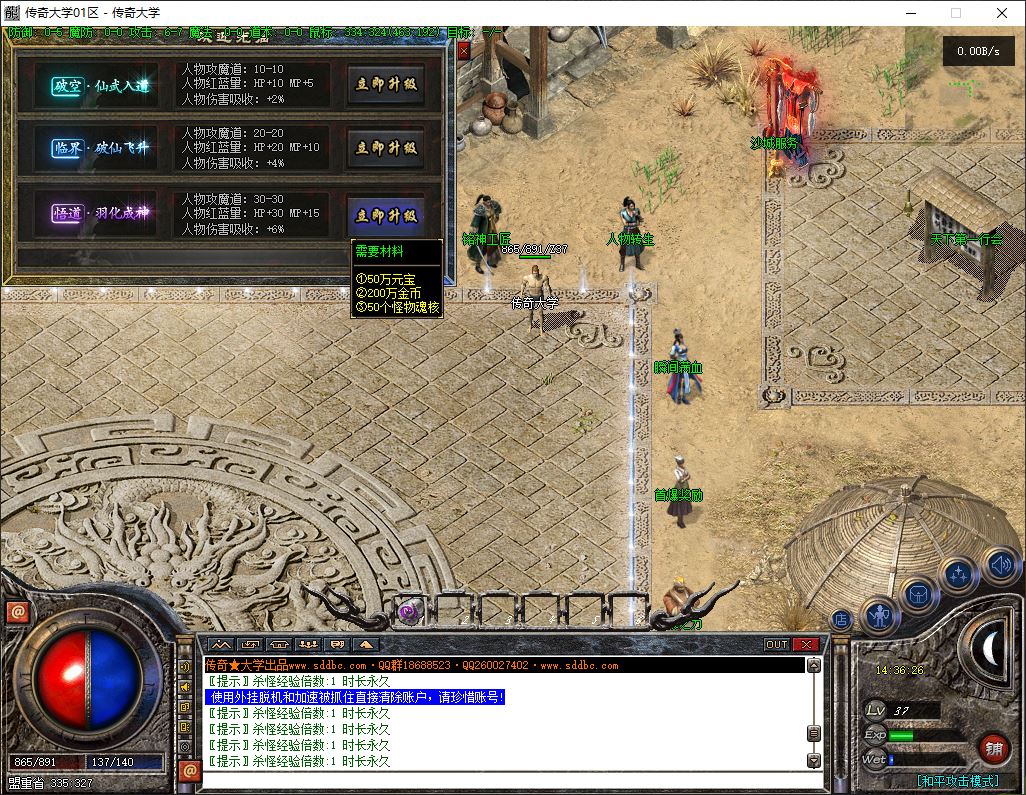The height and width of the screenshot is (795, 1026).
Task: Upgrade the 破空·仙武入道 realm
Action: 386,85
